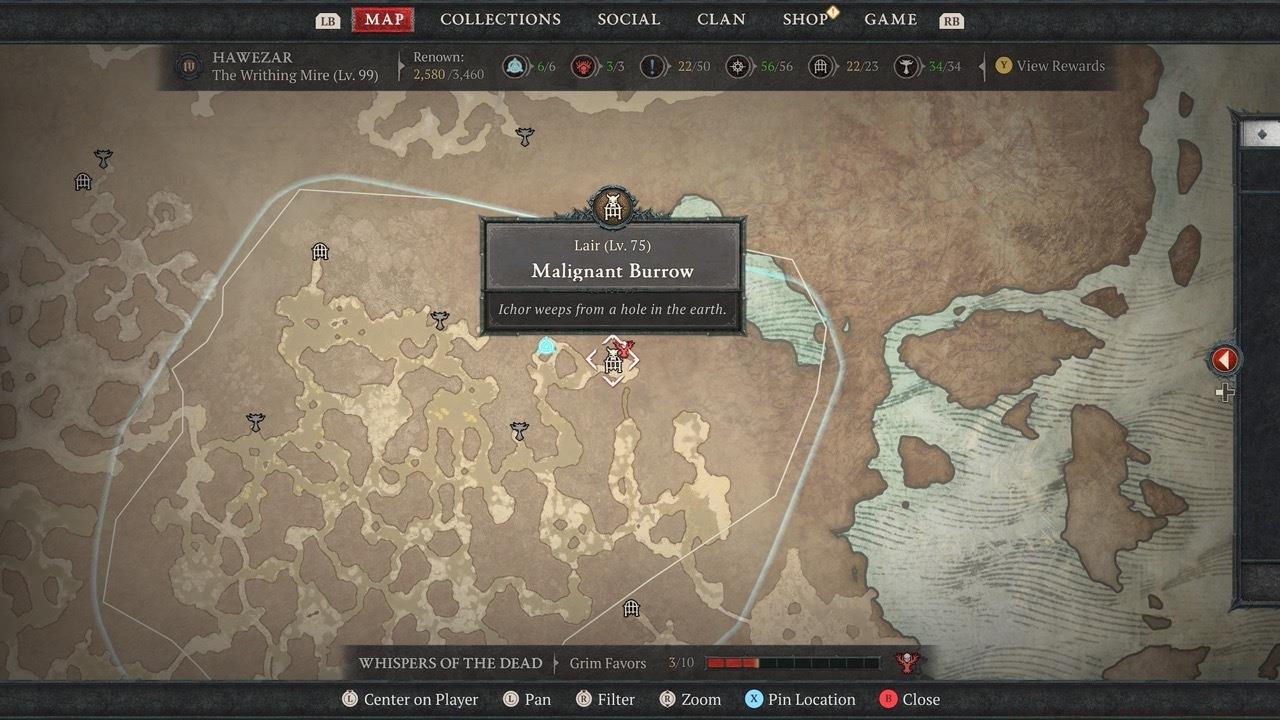Click the dungeon gate icon at the map's bottom
Viewport: 1280px width, 720px height.
pos(630,607)
